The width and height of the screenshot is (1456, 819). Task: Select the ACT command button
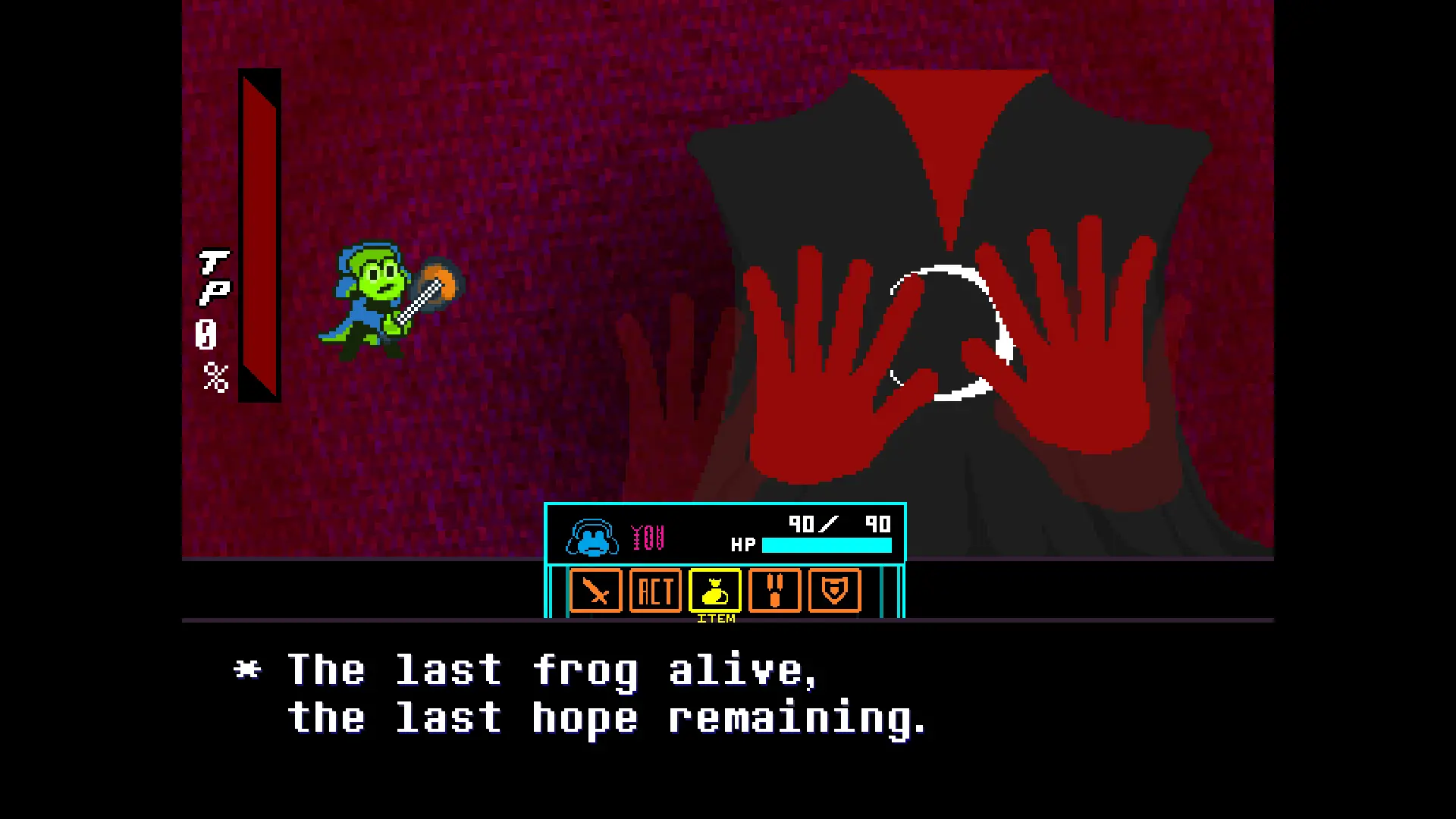655,591
